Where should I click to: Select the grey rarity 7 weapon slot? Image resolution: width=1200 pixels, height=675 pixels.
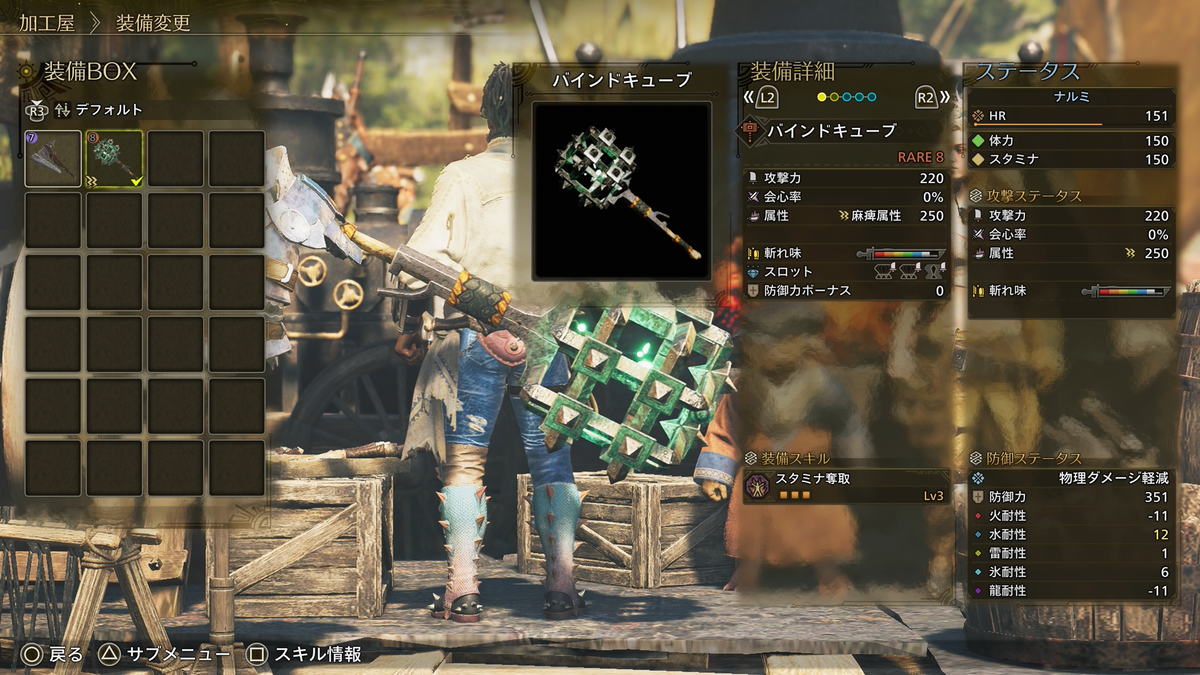[x=54, y=159]
